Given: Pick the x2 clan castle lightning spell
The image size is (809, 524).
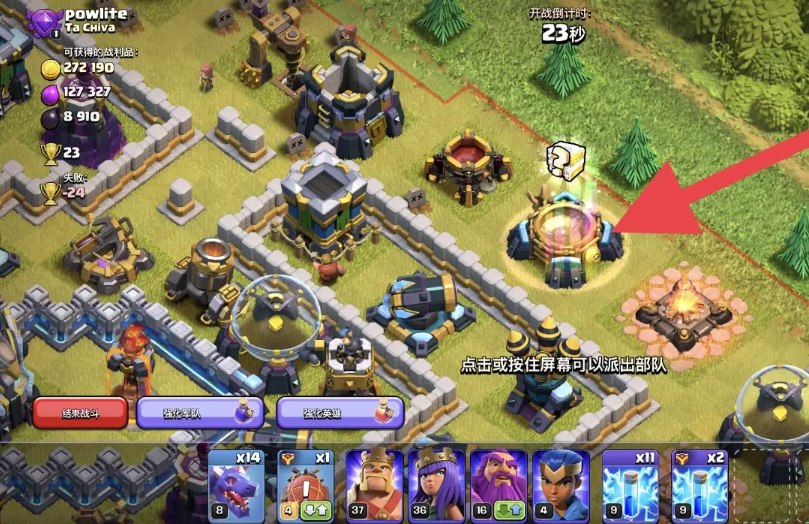Looking at the screenshot, I should [x=699, y=484].
